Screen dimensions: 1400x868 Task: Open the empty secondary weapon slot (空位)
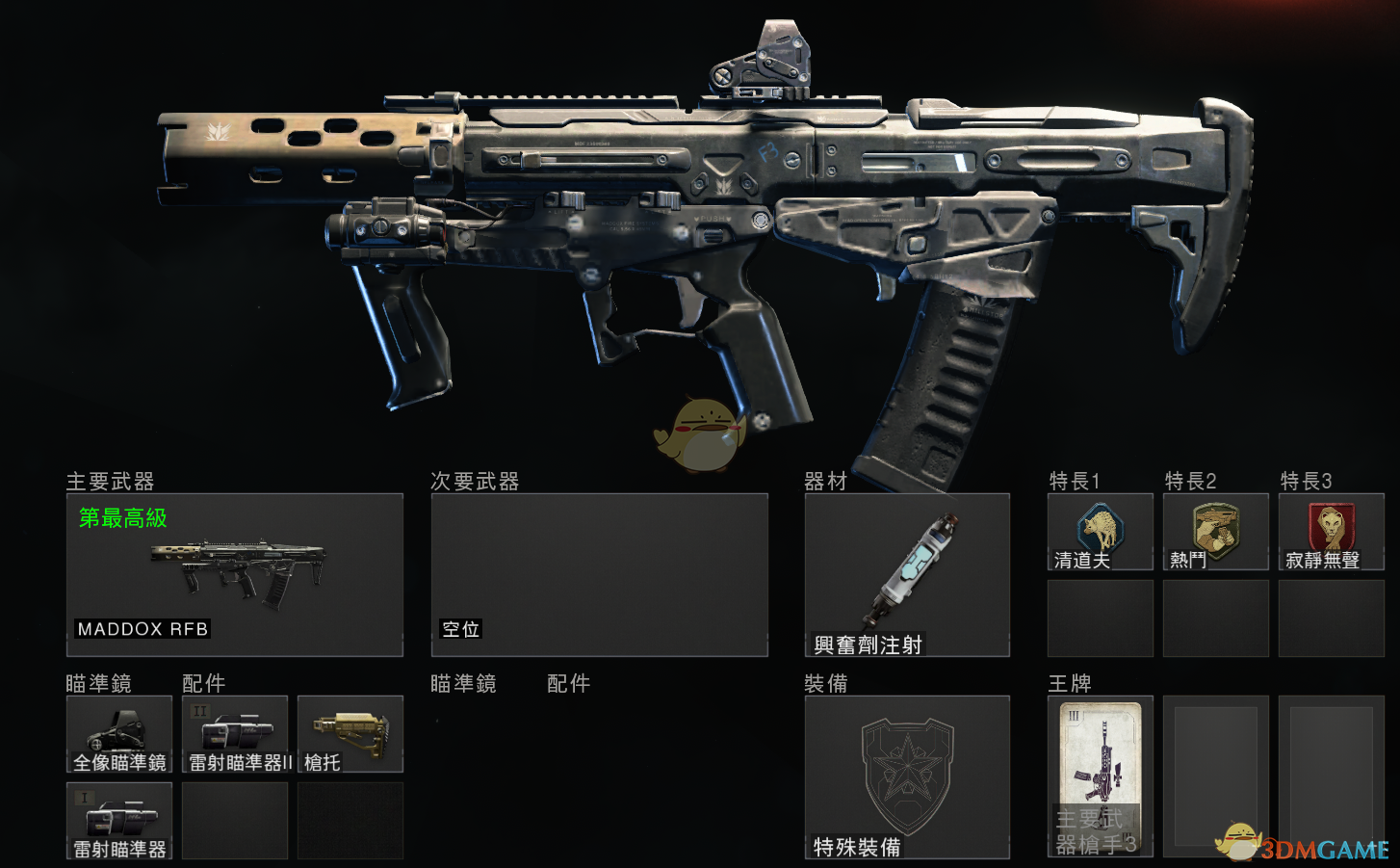(599, 575)
